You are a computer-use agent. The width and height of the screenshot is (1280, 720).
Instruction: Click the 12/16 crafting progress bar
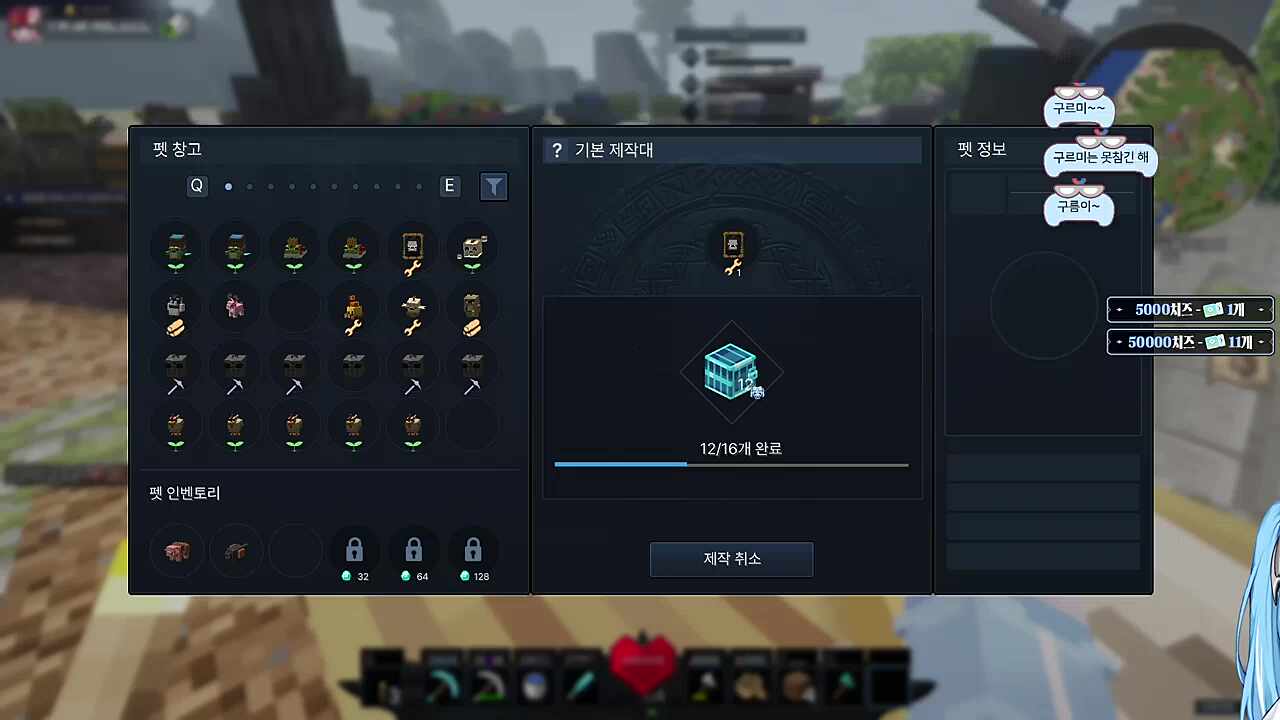[x=731, y=464]
